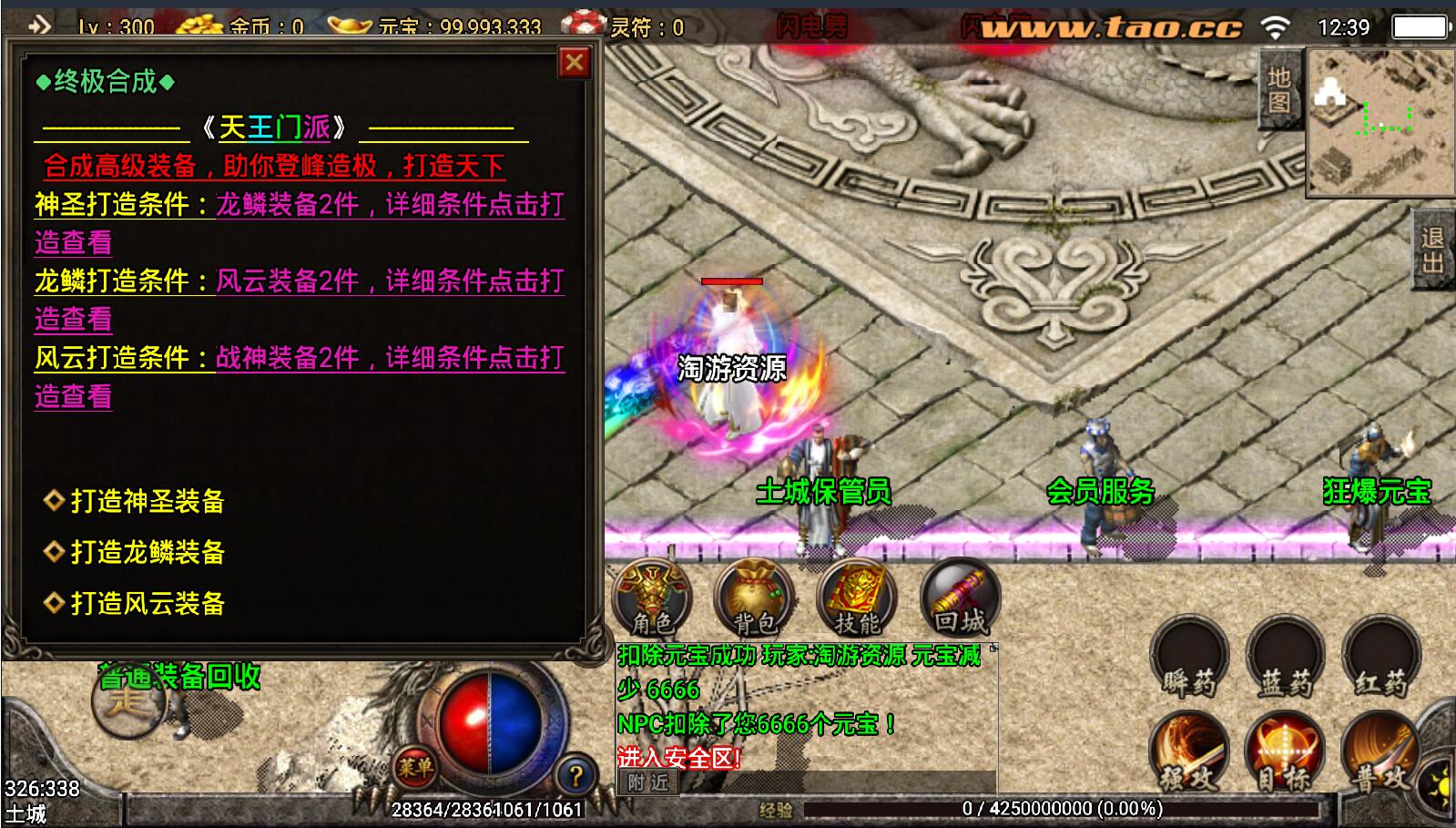
Task: Drink a 蓝药 mana potion
Action: coord(1285,659)
